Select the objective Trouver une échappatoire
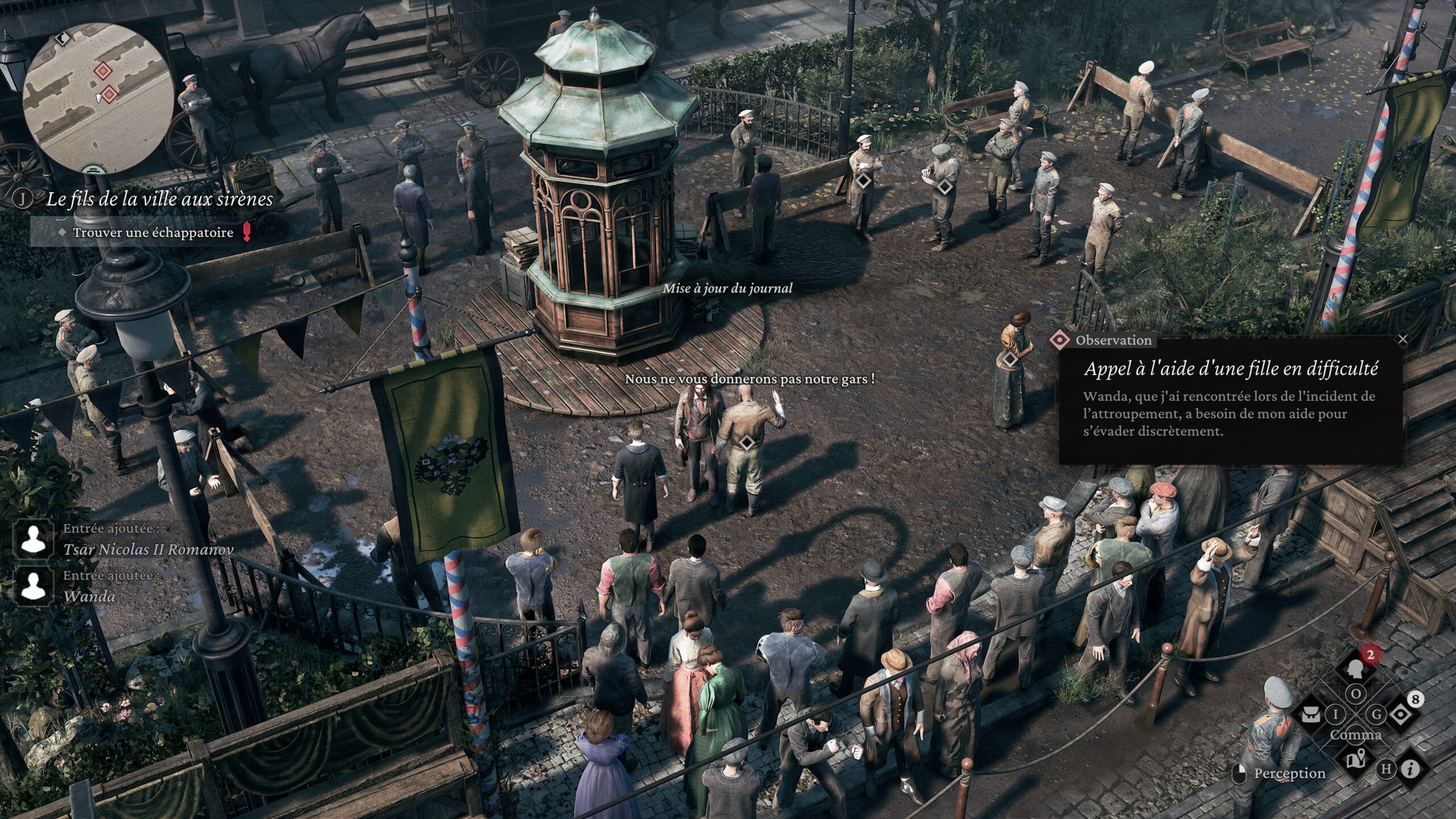The image size is (1456, 819). (152, 233)
